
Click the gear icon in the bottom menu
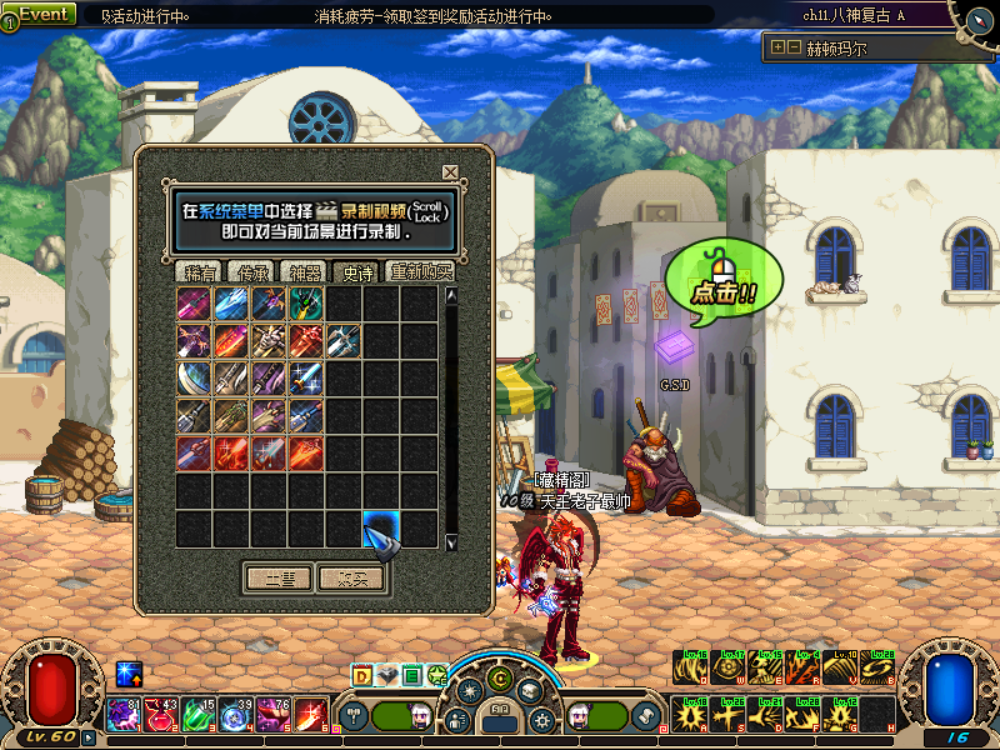pyautogui.click(x=542, y=718)
